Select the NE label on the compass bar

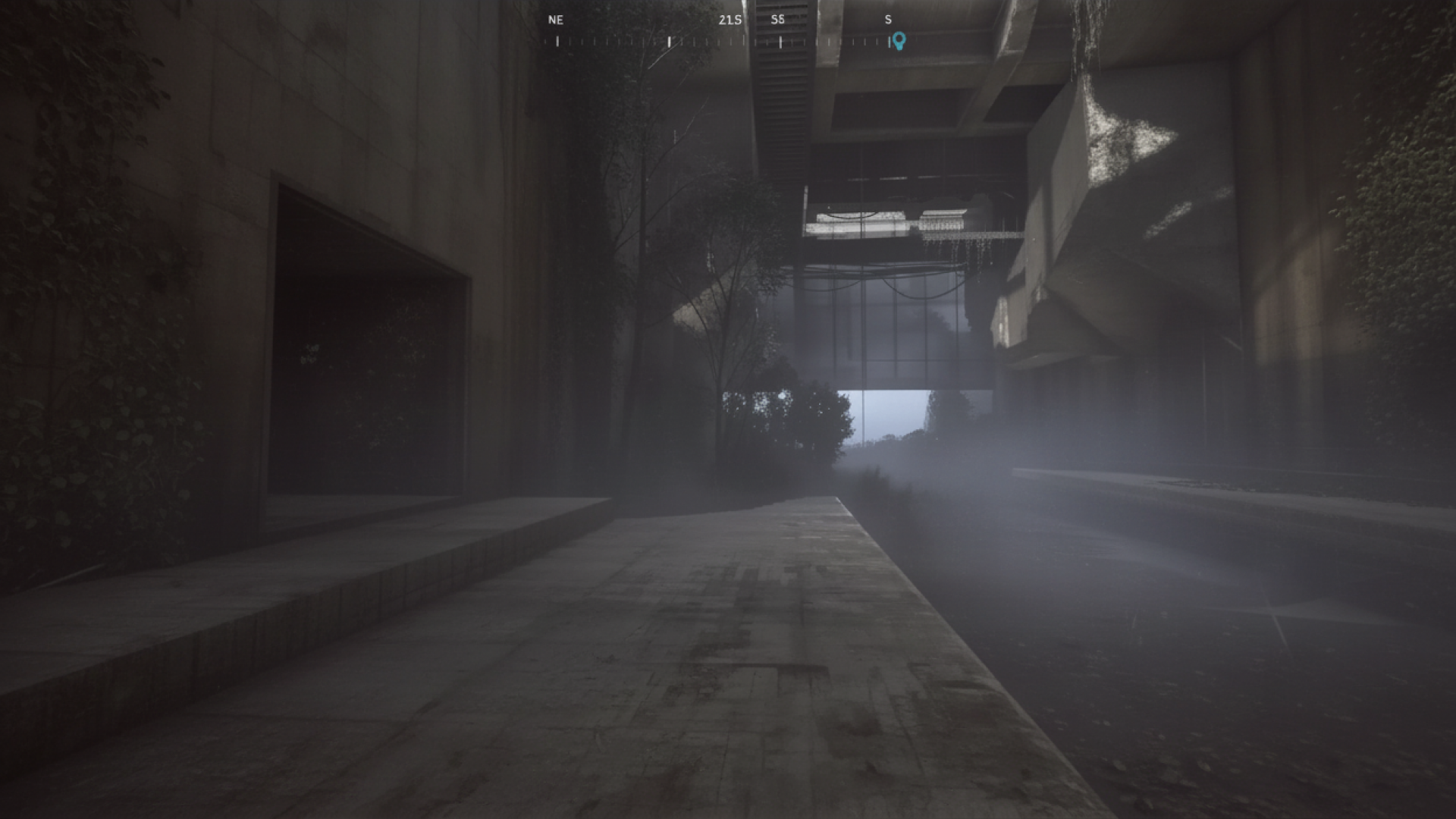(556, 20)
